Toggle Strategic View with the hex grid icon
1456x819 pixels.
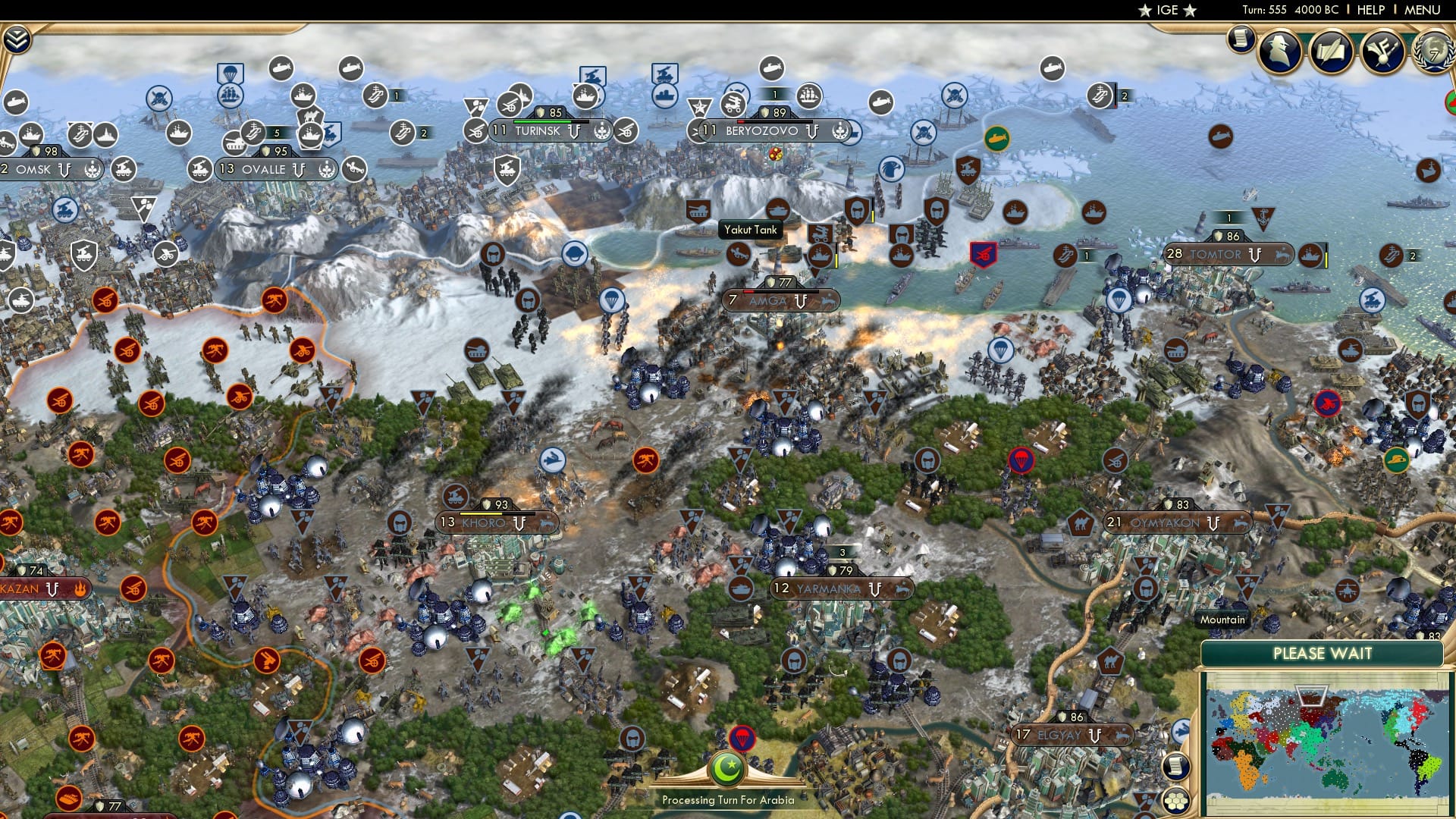click(x=1176, y=802)
